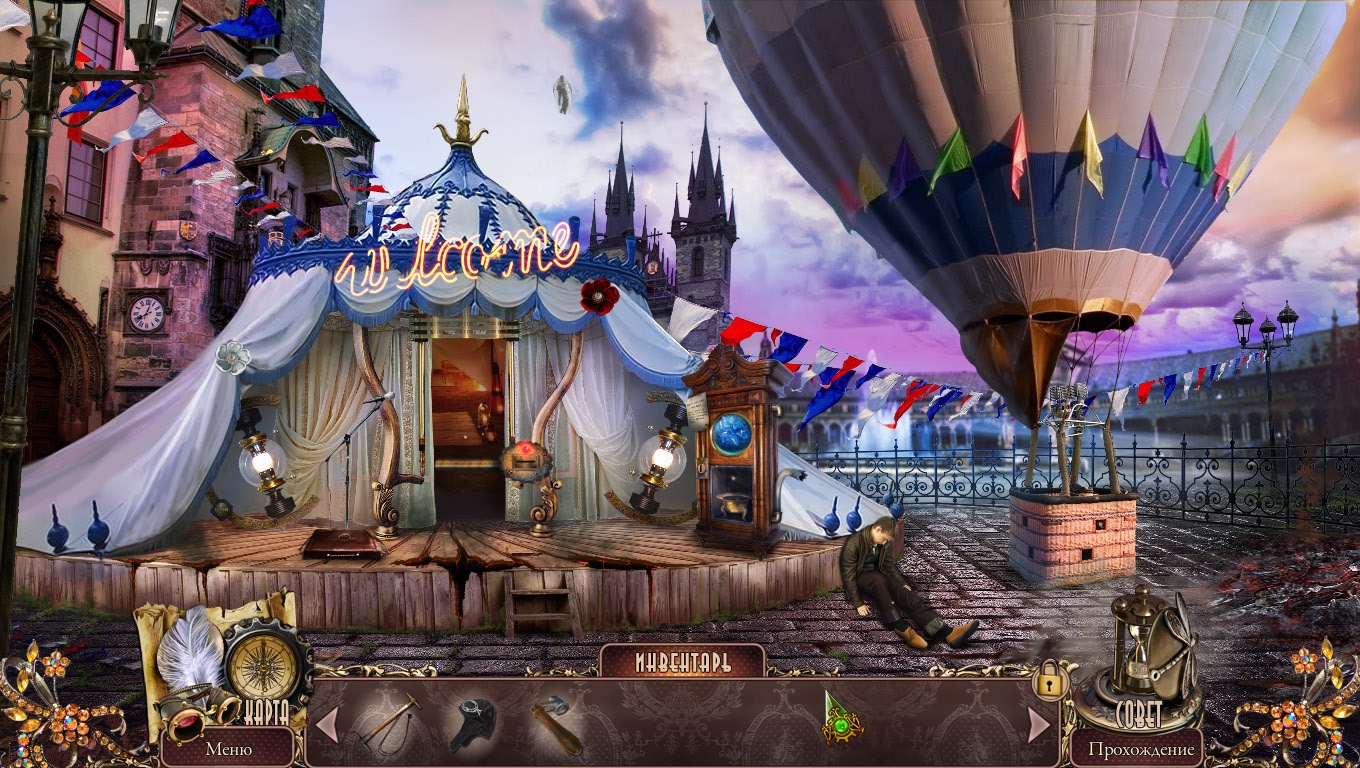1360x768 pixels.
Task: Use the Совет hourglass hint
Action: pyautogui.click(x=1140, y=655)
